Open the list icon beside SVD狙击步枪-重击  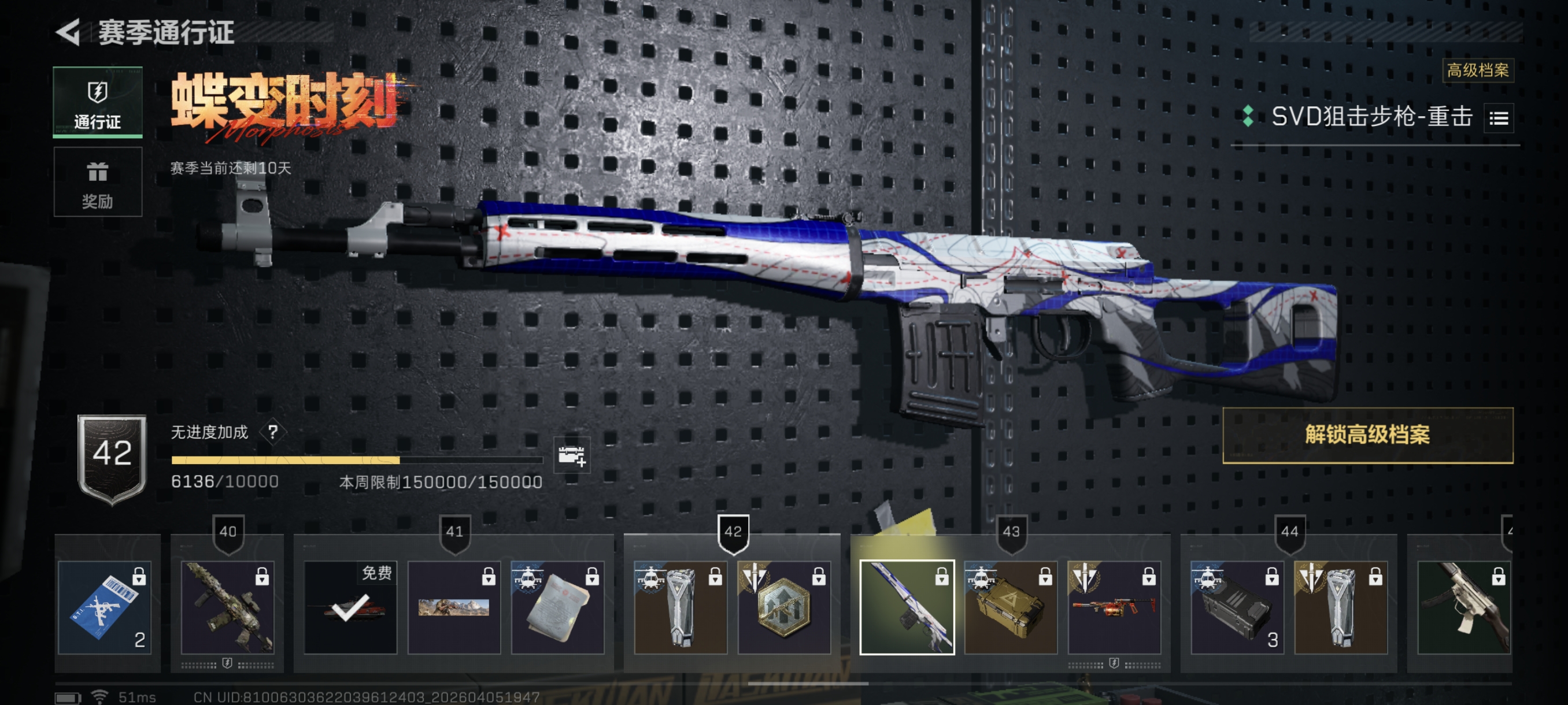[x=1498, y=118]
